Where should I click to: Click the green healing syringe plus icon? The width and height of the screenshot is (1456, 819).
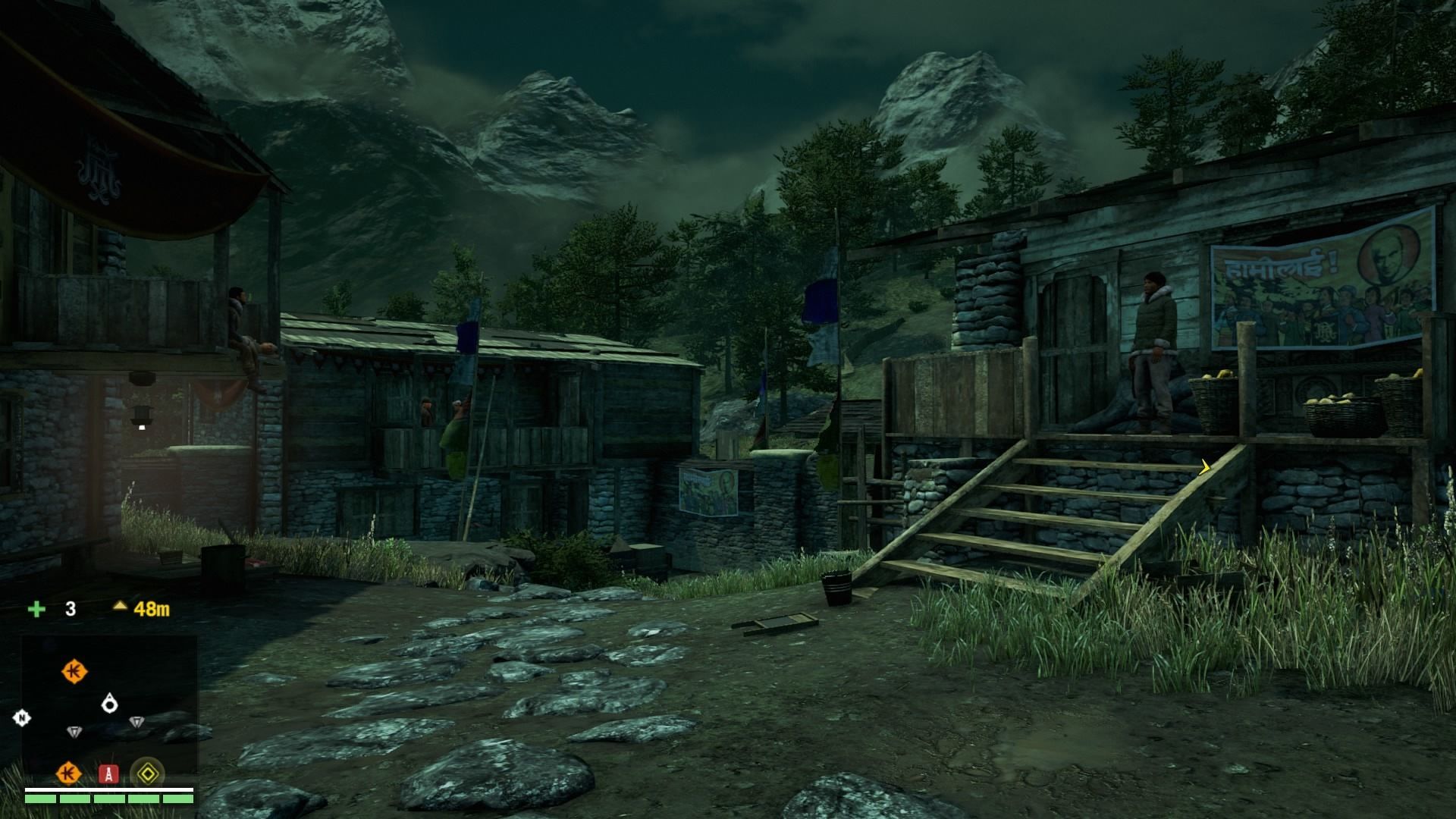[x=36, y=609]
